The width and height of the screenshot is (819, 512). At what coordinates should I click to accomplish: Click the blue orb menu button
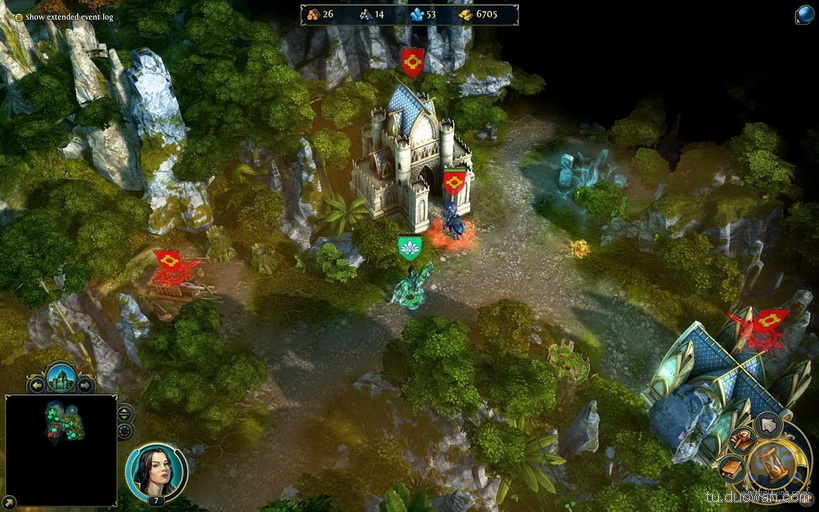pyautogui.click(x=804, y=14)
